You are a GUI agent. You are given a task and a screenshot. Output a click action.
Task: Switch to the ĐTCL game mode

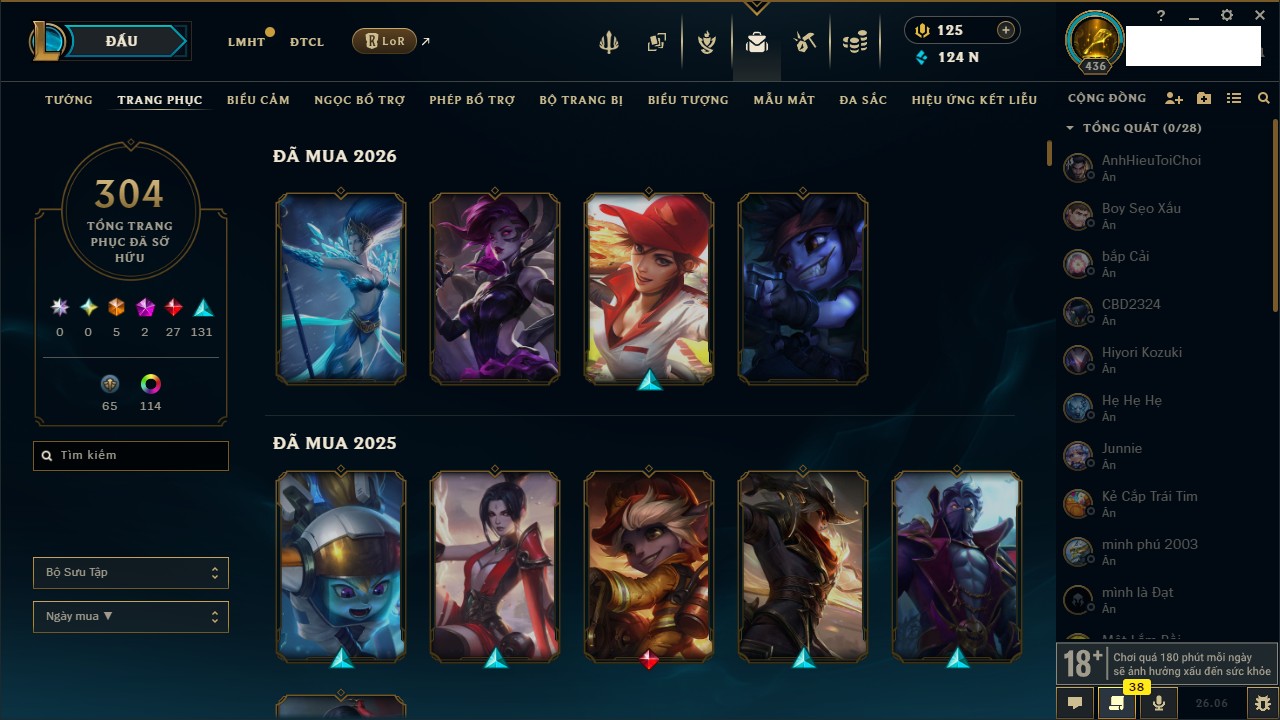click(307, 42)
